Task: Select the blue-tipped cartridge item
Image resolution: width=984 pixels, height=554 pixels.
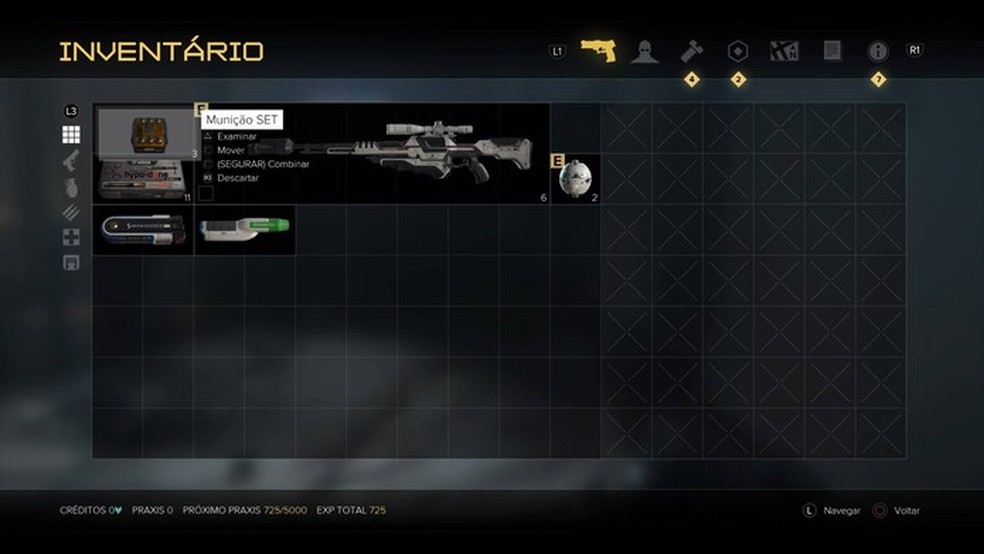Action: pyautogui.click(x=143, y=230)
